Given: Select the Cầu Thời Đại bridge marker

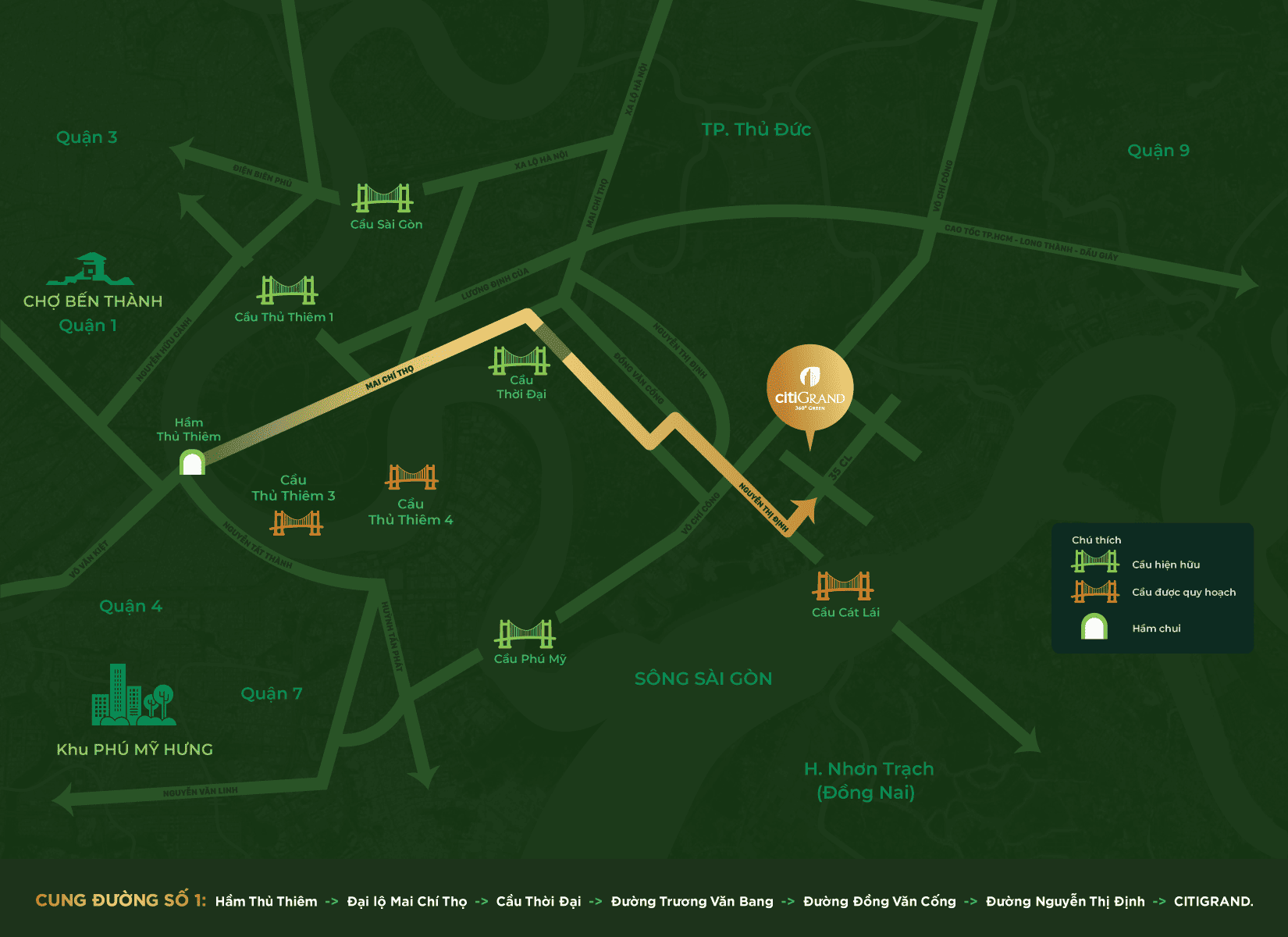Looking at the screenshot, I should [x=520, y=360].
